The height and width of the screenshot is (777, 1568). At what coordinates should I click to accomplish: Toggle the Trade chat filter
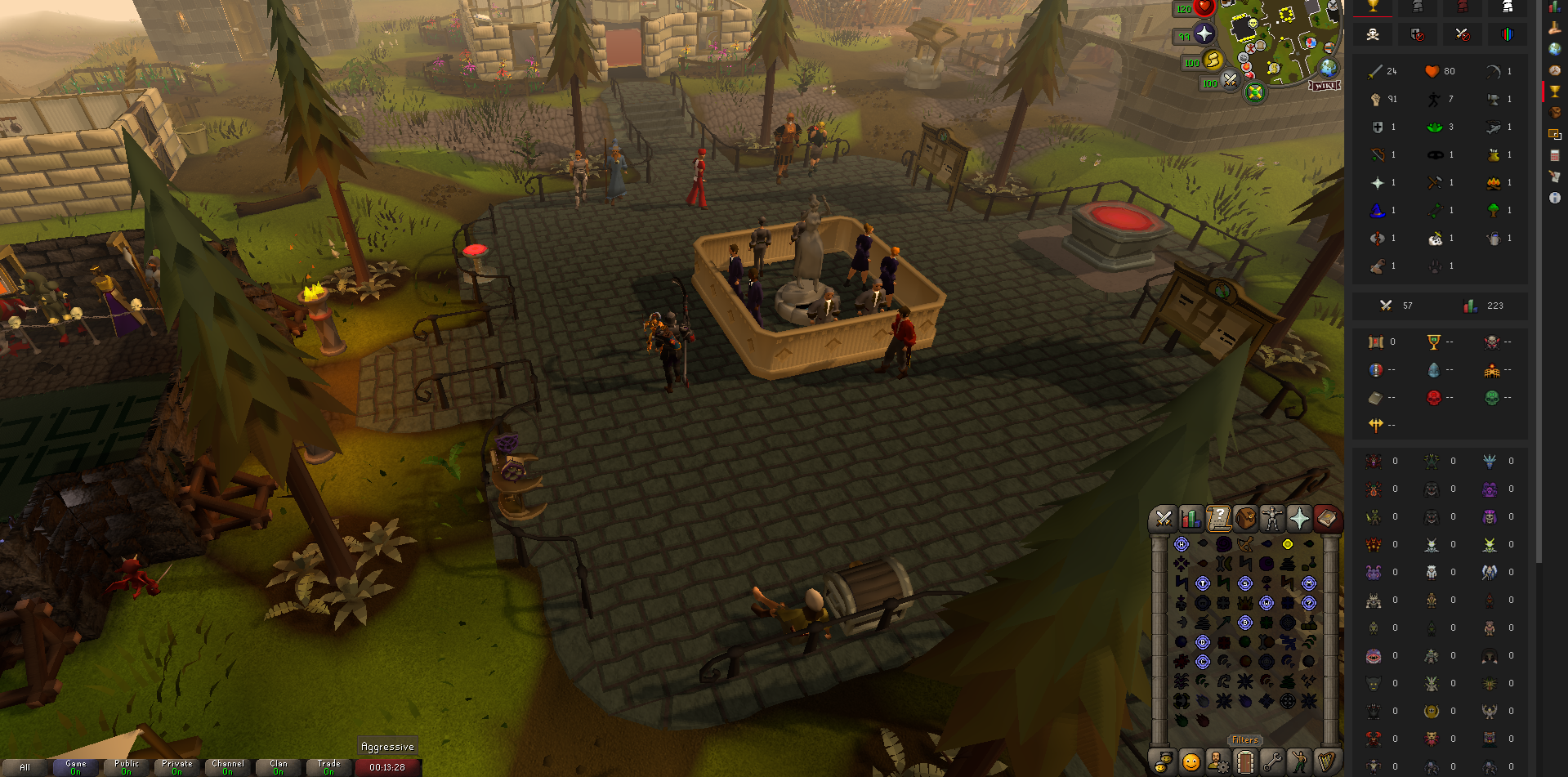tap(328, 767)
